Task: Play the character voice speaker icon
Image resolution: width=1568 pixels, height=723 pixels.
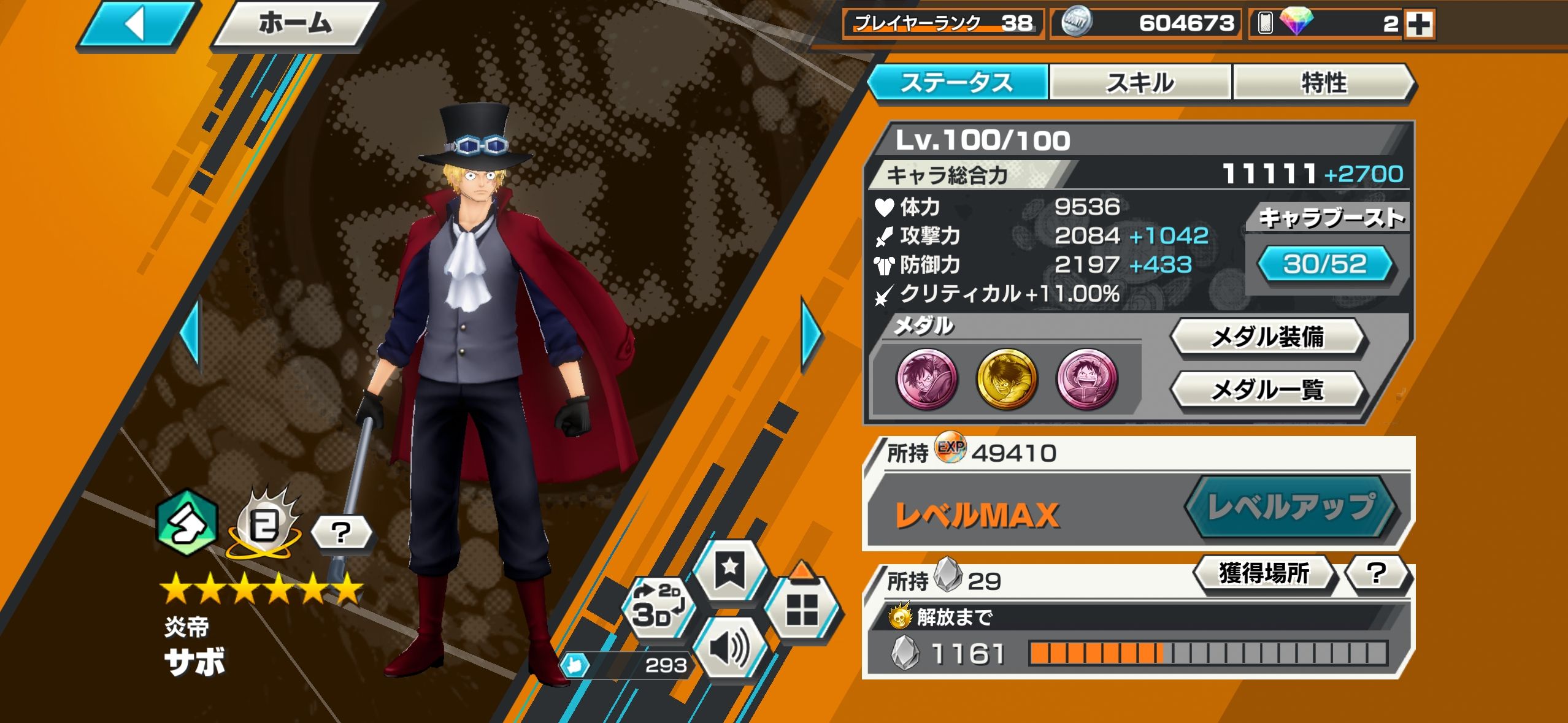Action: 729,648
